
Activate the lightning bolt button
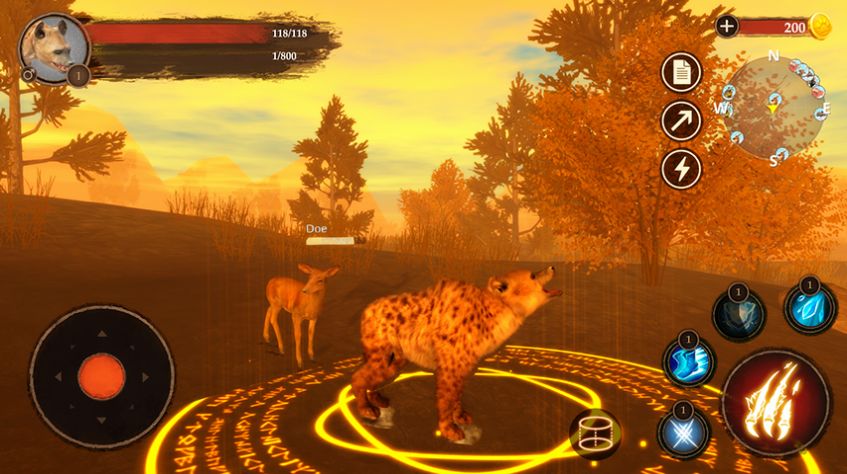coord(681,168)
